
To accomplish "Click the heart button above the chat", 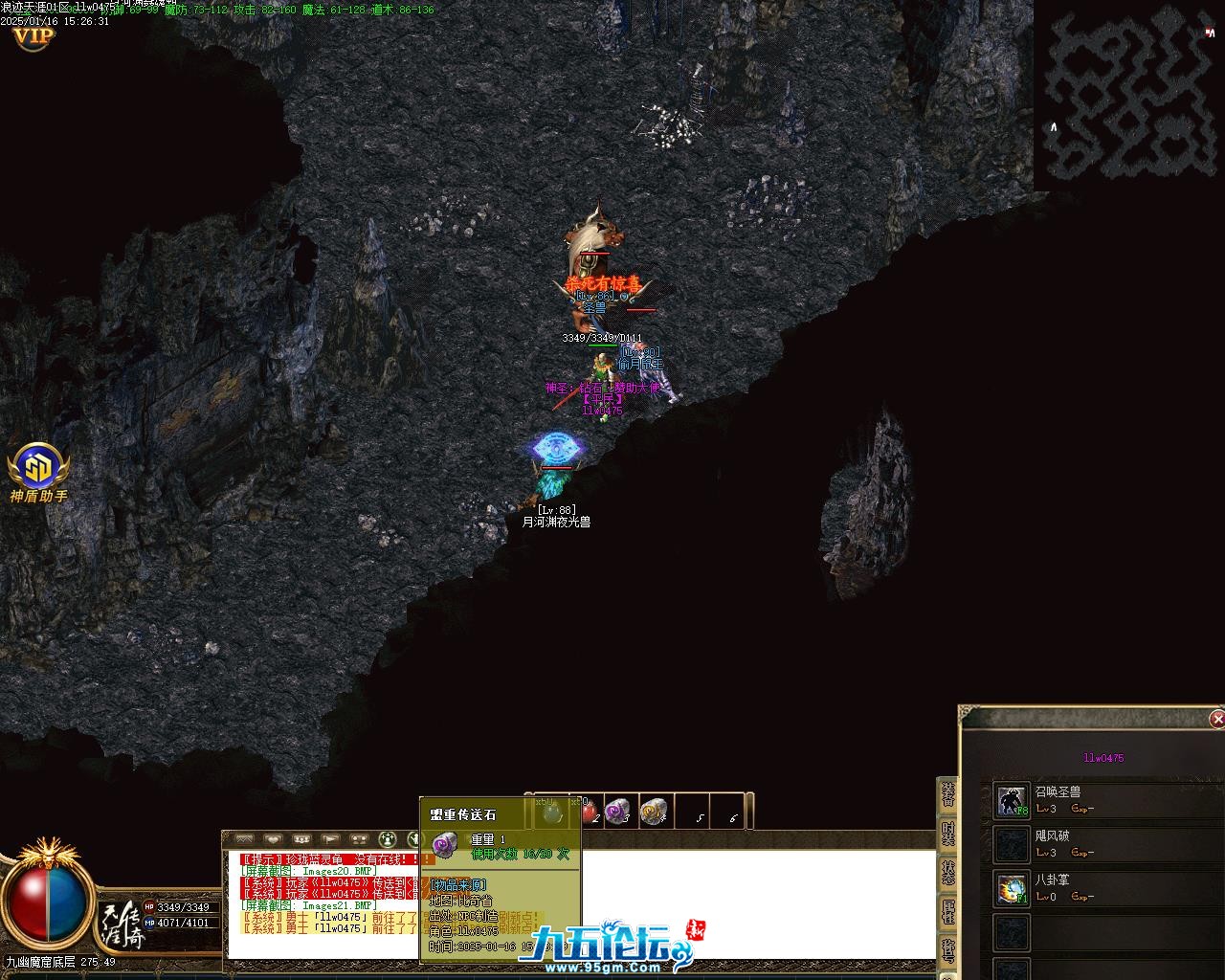I will pos(273,839).
